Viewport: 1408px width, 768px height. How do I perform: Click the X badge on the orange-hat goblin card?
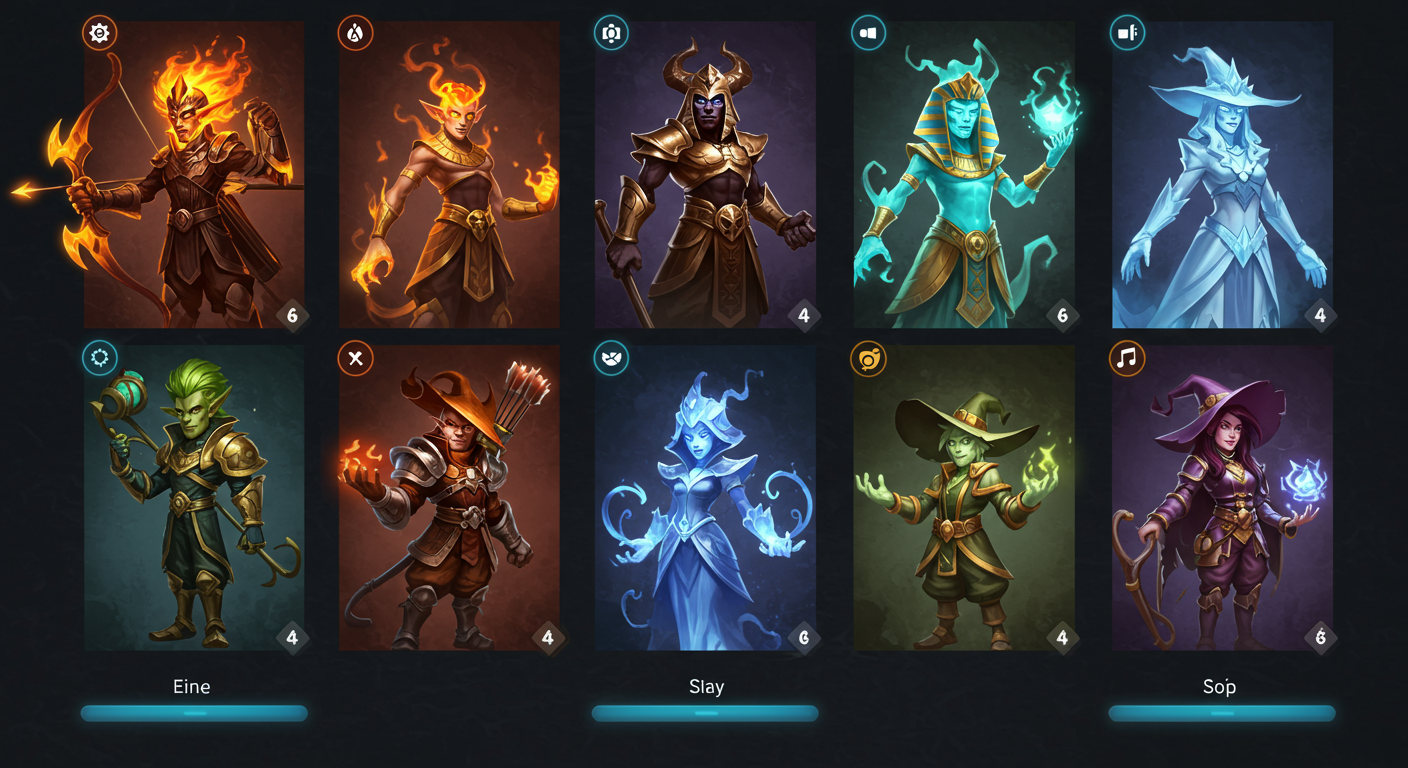point(355,358)
